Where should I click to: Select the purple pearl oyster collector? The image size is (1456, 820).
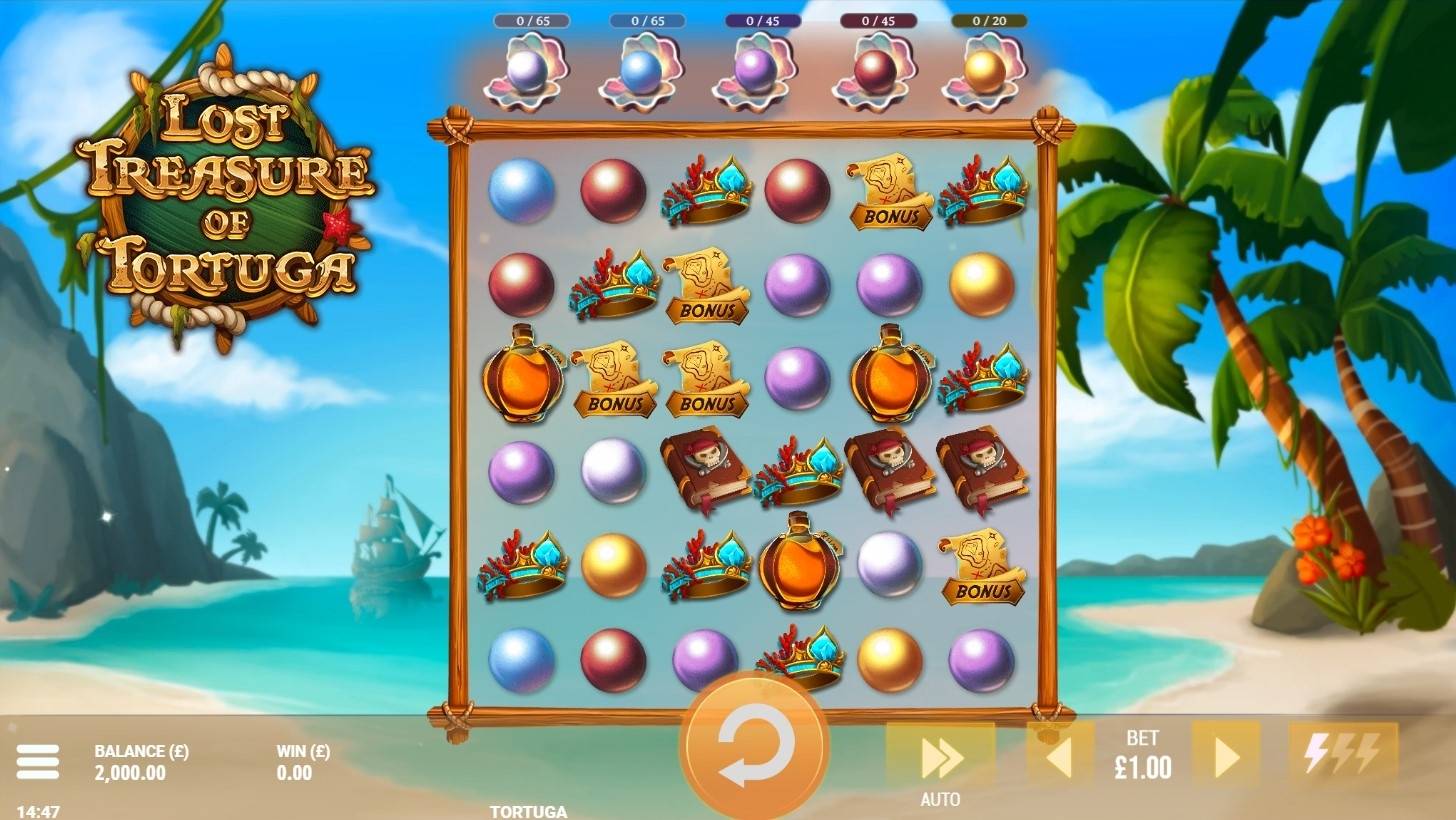tap(755, 72)
